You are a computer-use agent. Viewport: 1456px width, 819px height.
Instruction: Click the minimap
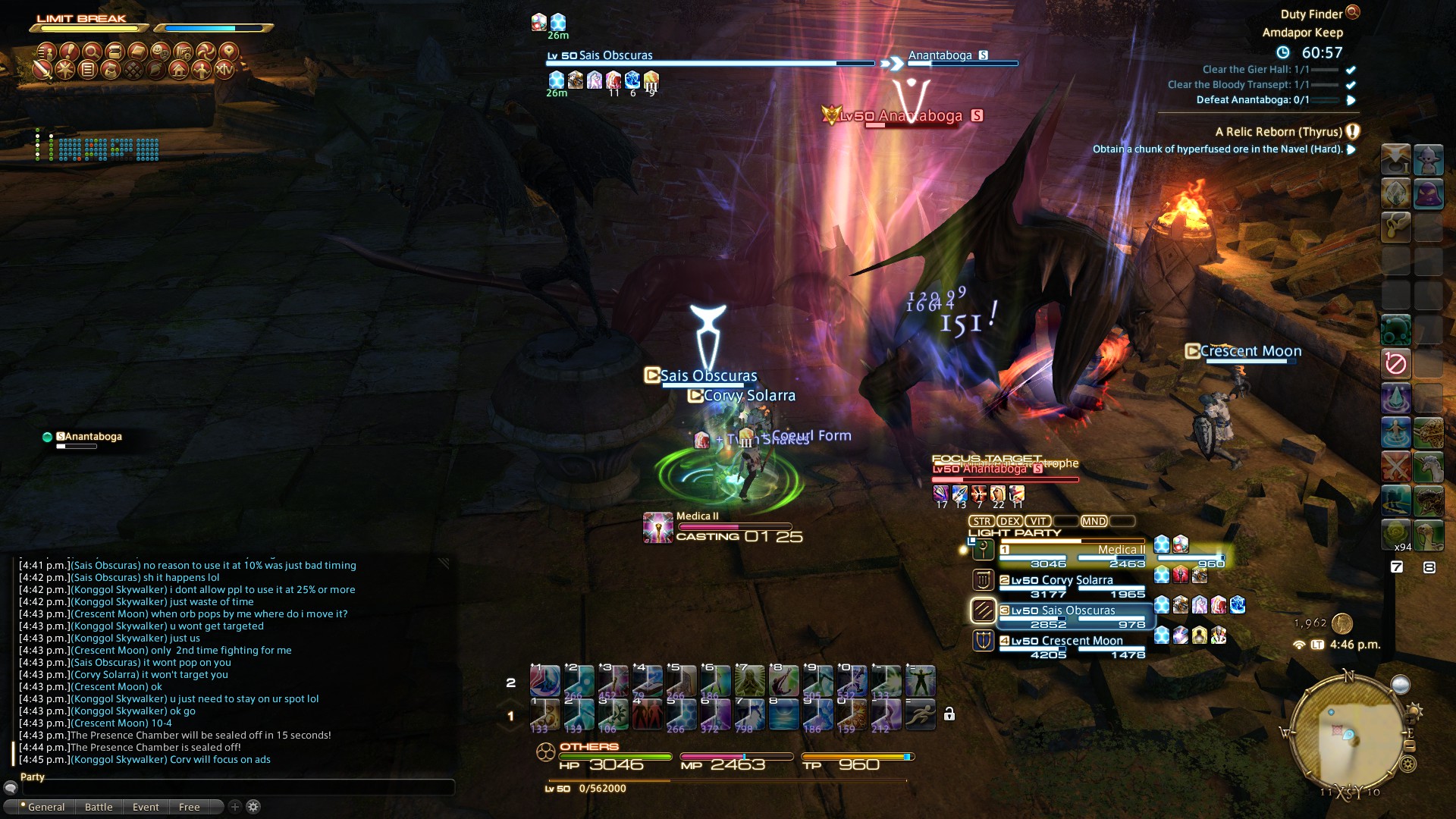(1349, 733)
